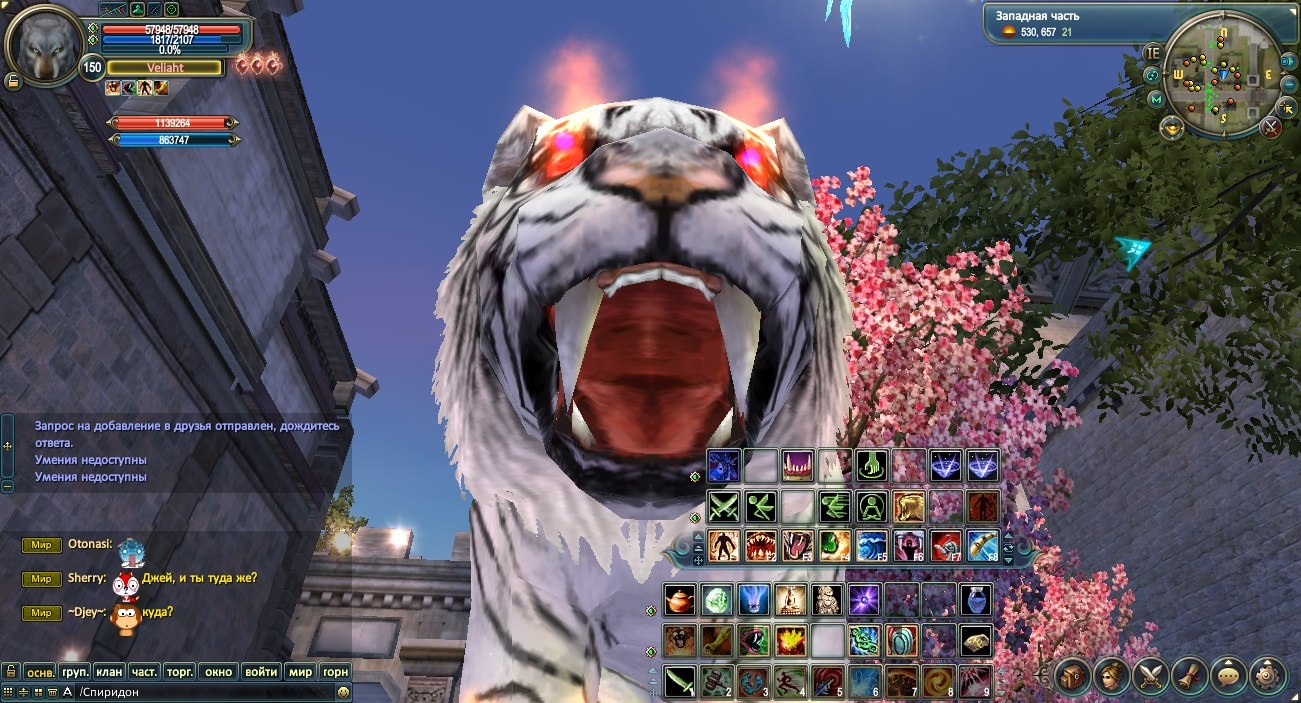The height and width of the screenshot is (703, 1301).
Task: Open the smiley emoji picker in chat
Action: 344,692
